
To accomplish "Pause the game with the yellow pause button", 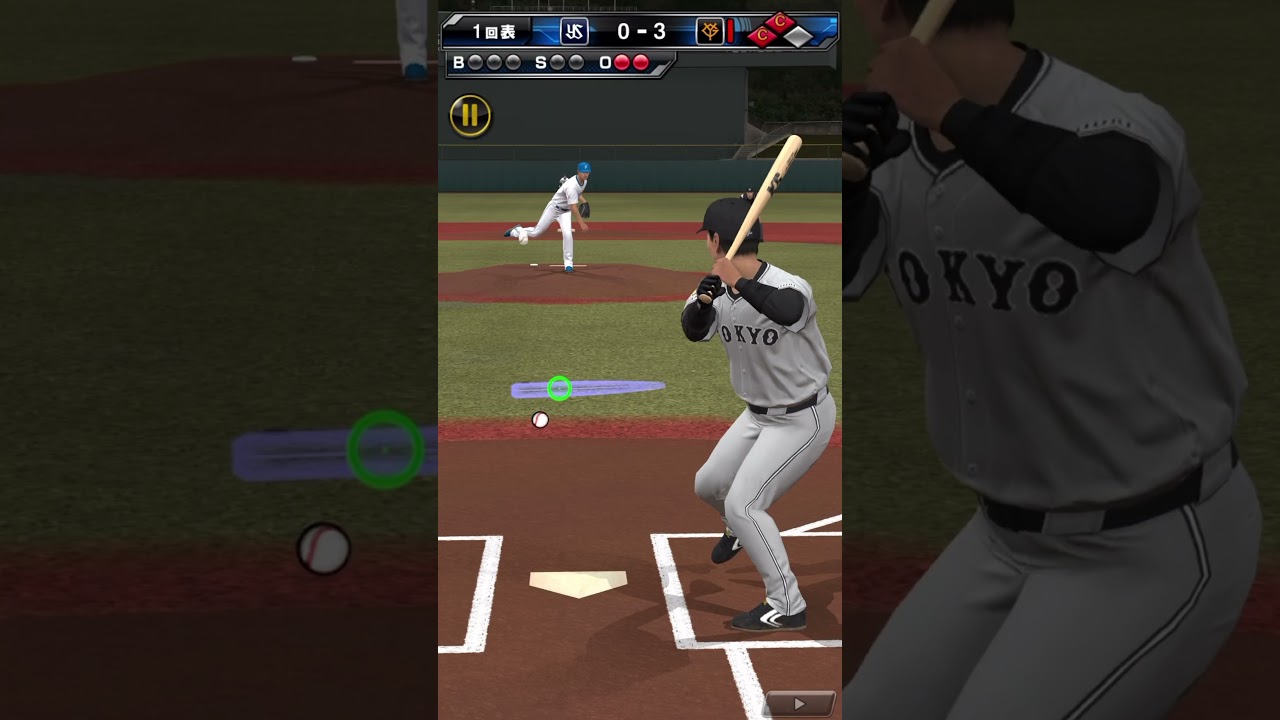I will (x=470, y=116).
